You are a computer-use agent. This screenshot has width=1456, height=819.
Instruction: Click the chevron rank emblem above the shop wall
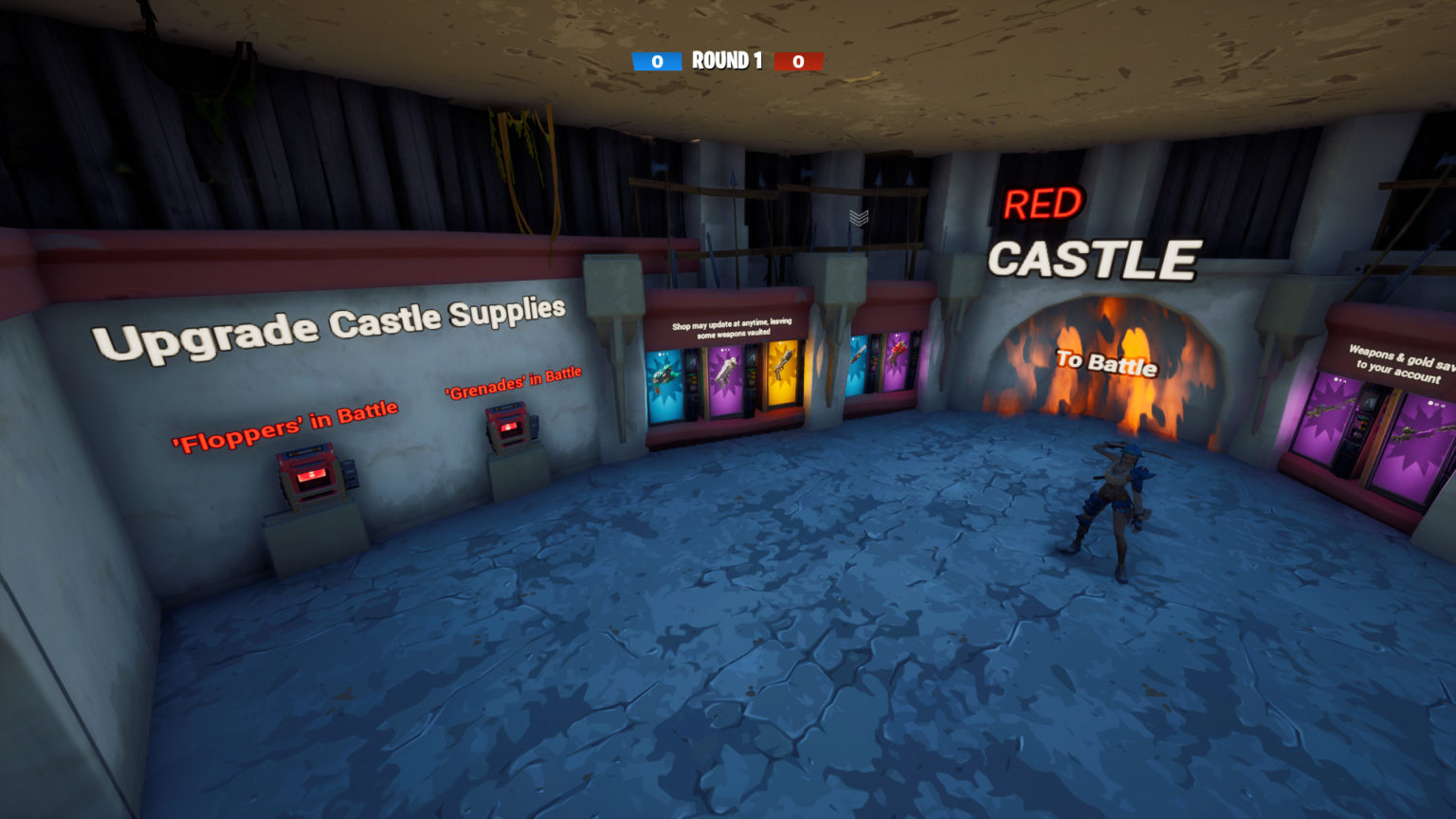(x=858, y=216)
